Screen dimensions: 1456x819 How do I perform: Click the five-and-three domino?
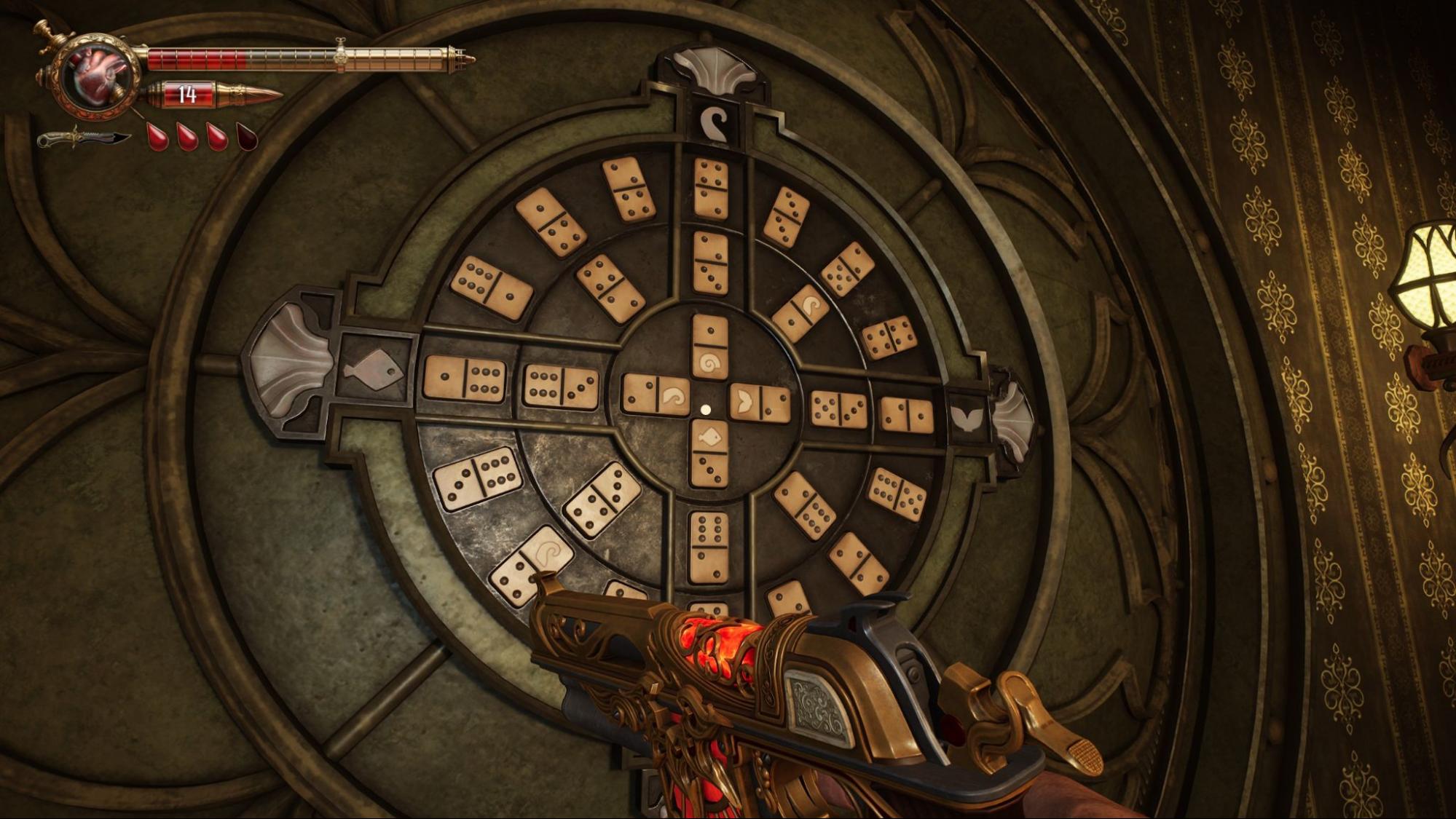(838, 409)
